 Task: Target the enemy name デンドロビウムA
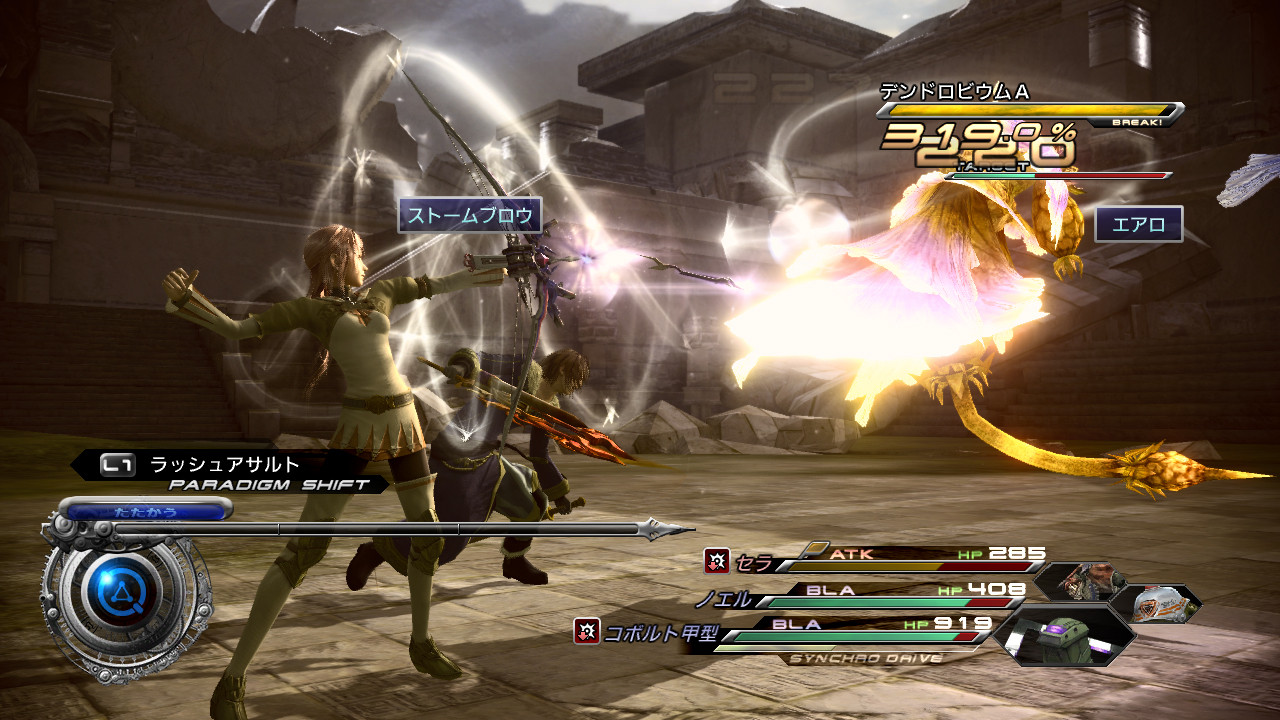954,91
